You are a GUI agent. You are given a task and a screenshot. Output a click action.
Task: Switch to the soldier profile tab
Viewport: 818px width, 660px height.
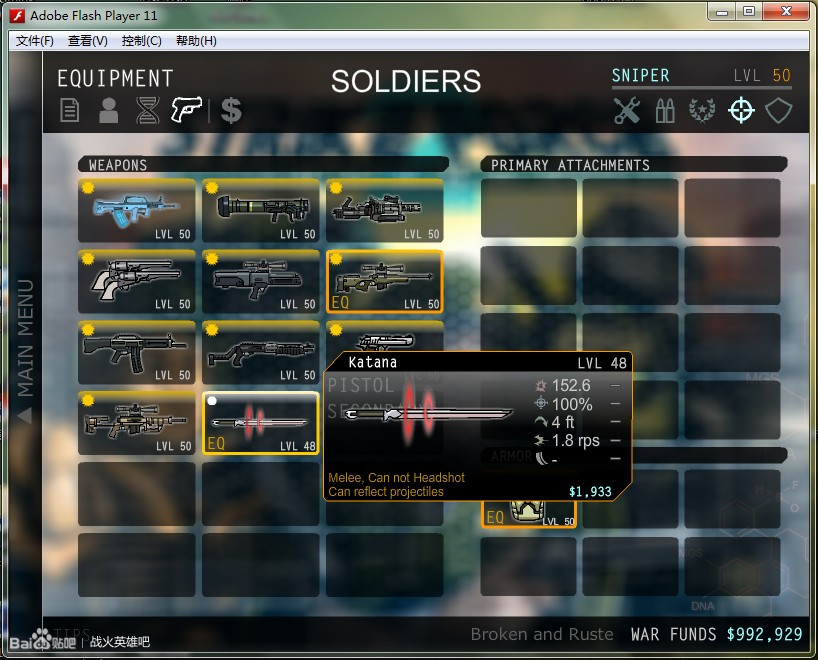108,111
